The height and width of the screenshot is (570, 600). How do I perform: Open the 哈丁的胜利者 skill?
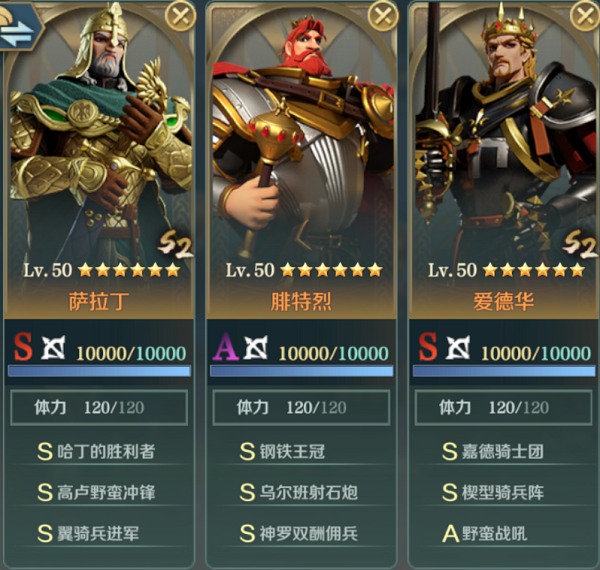coord(98,451)
